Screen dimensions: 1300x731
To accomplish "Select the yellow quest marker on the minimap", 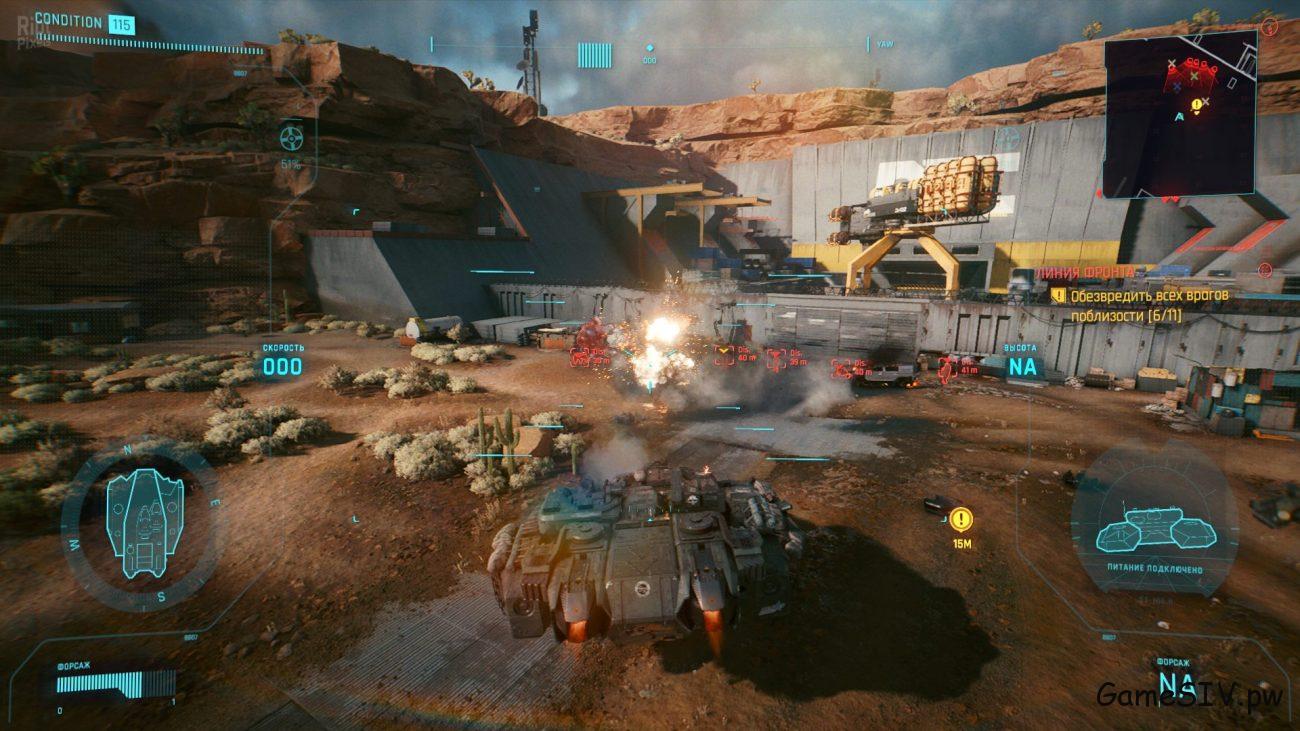I will (1197, 104).
